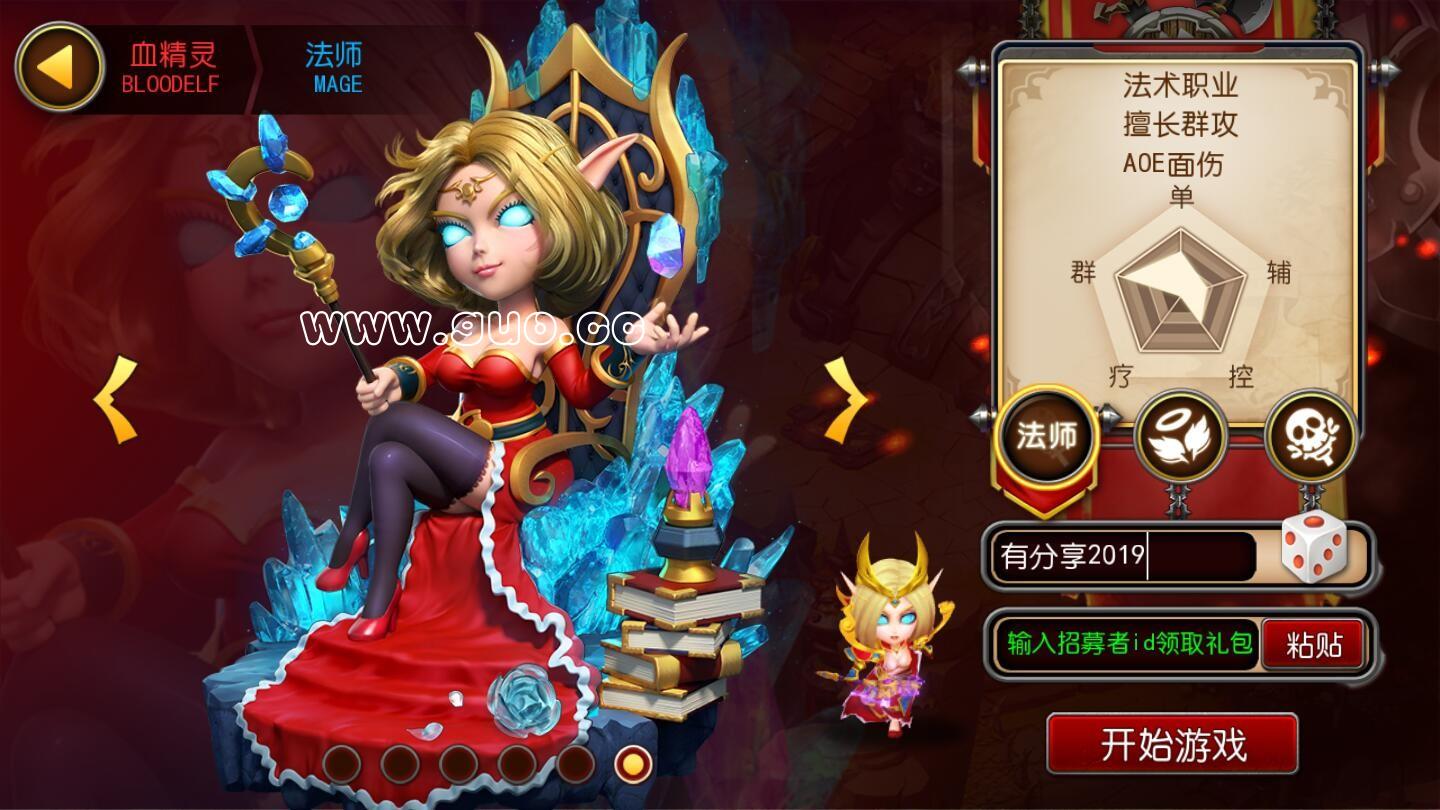The width and height of the screenshot is (1440, 810).
Task: Show the next character with right arrow
Action: pos(846,400)
